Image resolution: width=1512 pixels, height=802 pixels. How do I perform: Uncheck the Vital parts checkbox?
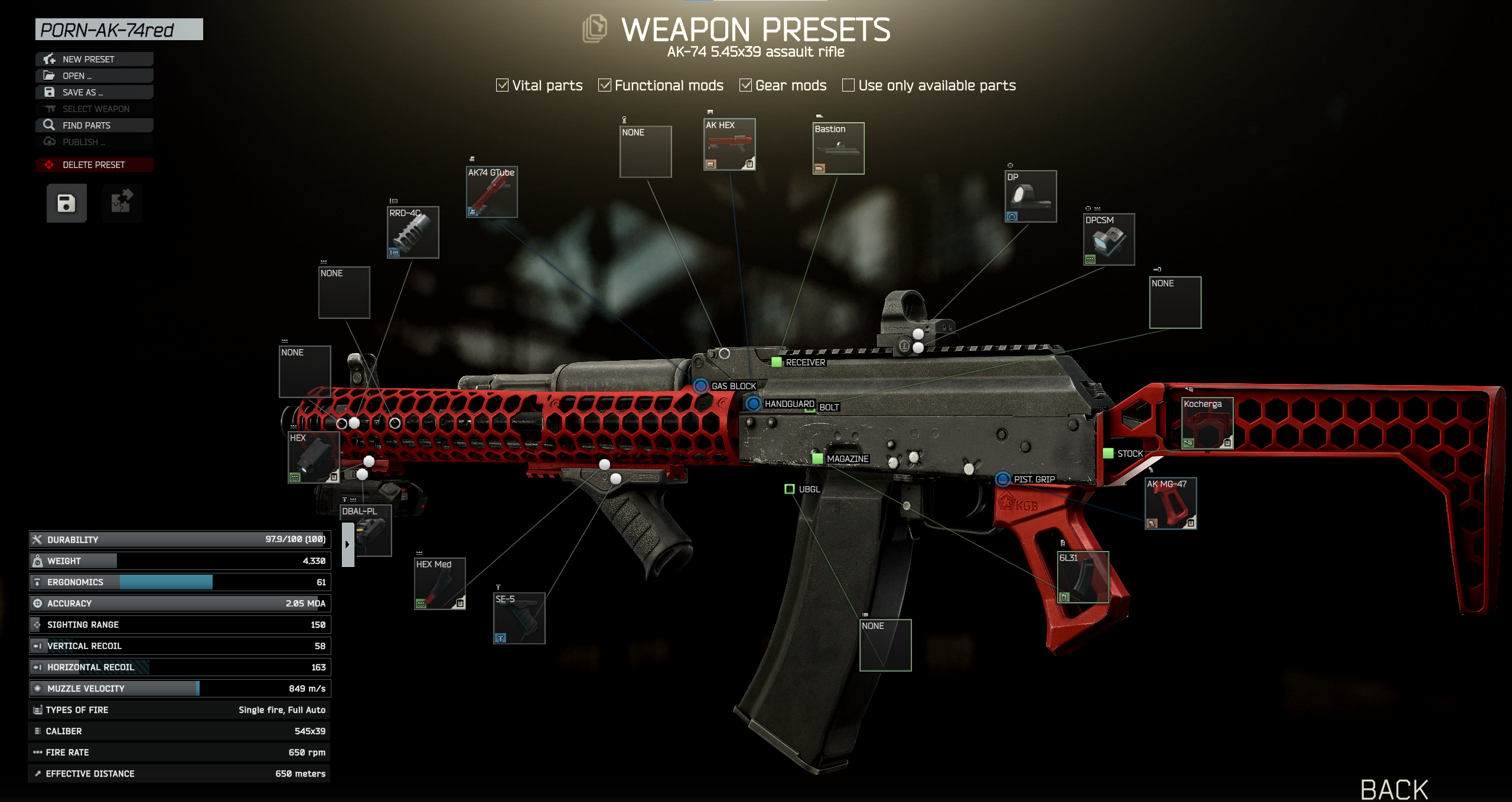point(501,85)
